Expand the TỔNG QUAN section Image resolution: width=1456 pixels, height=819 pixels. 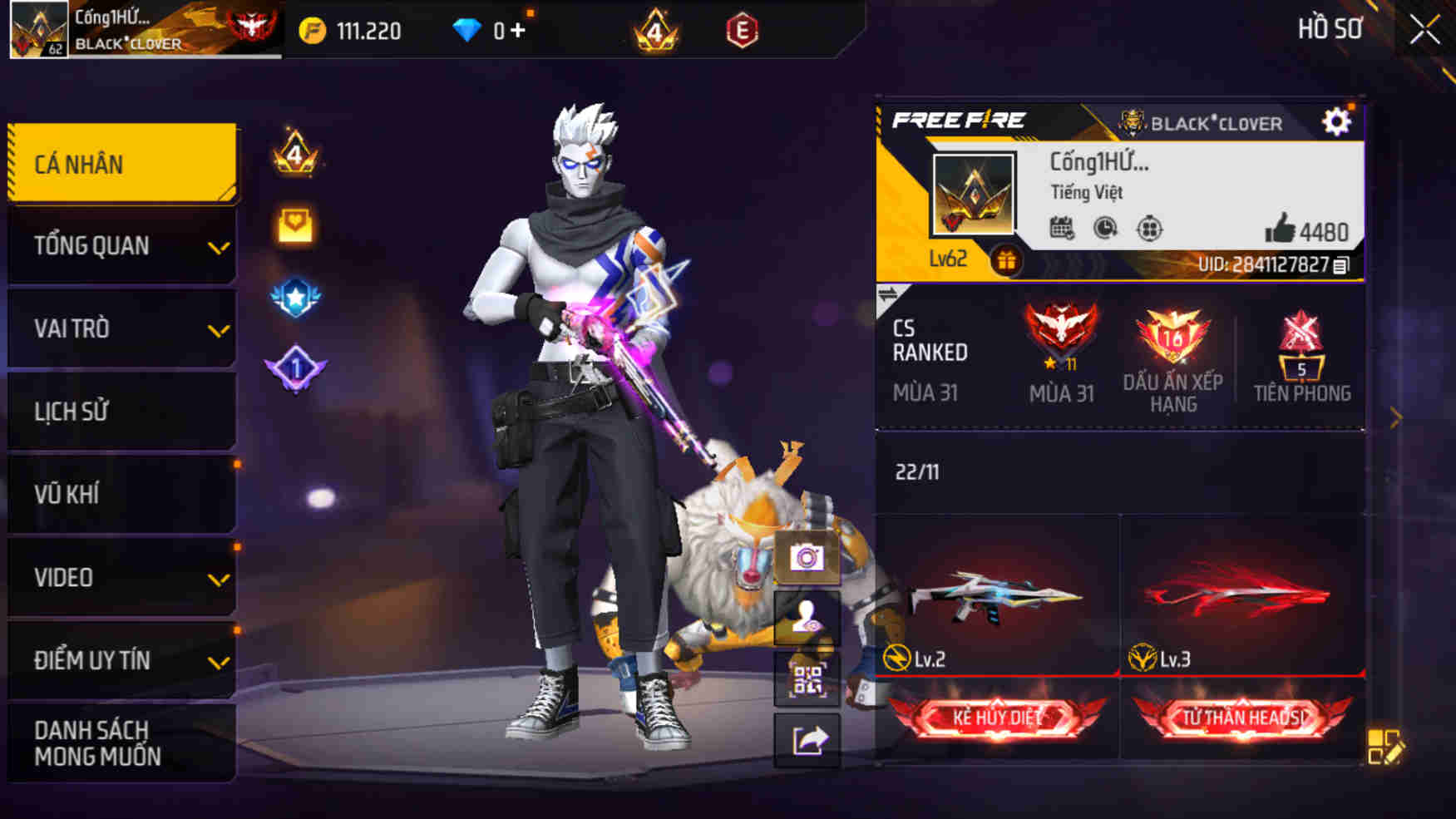tap(121, 245)
